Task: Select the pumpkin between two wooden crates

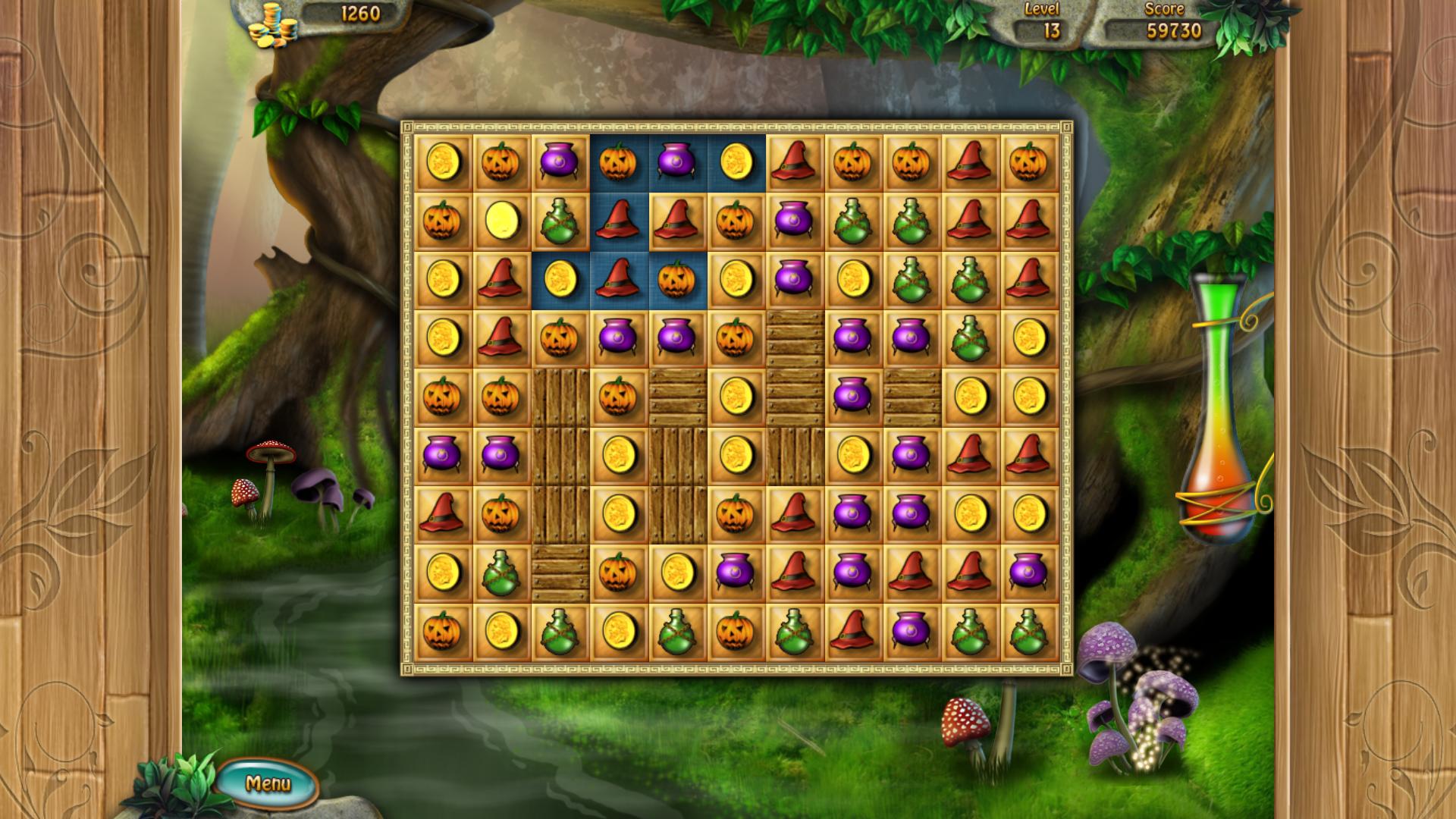Action: point(618,397)
